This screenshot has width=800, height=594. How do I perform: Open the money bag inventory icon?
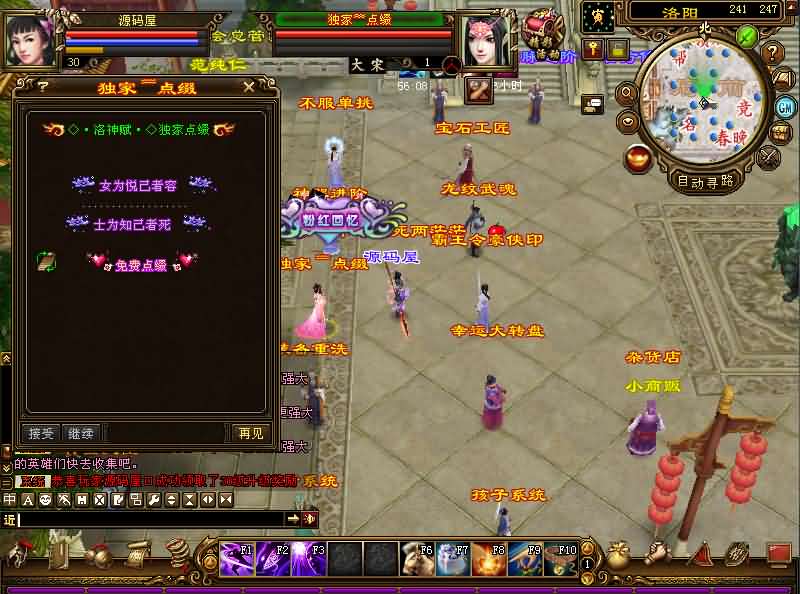pyautogui.click(x=619, y=555)
